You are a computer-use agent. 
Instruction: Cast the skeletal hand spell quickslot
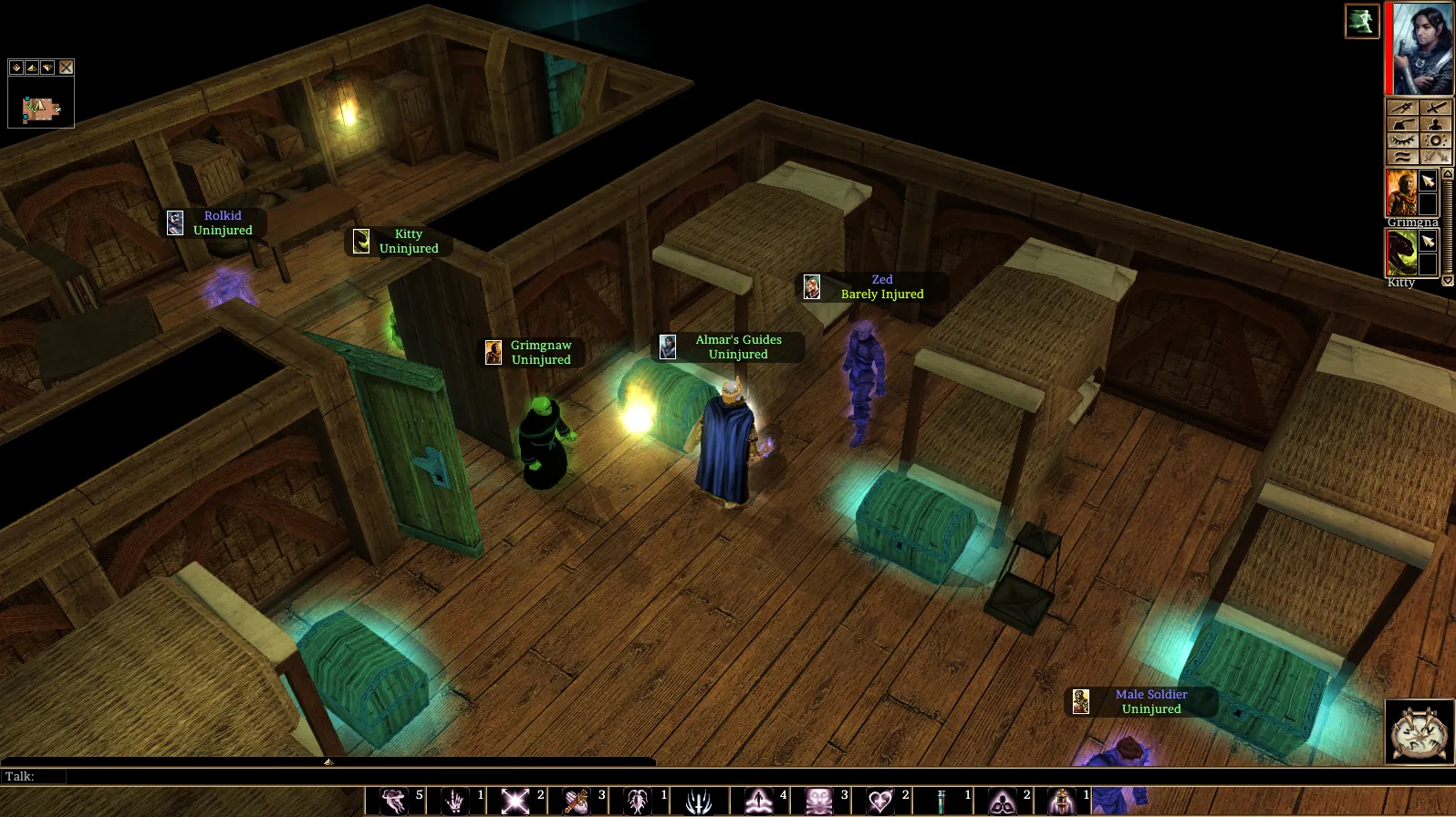coord(454,801)
